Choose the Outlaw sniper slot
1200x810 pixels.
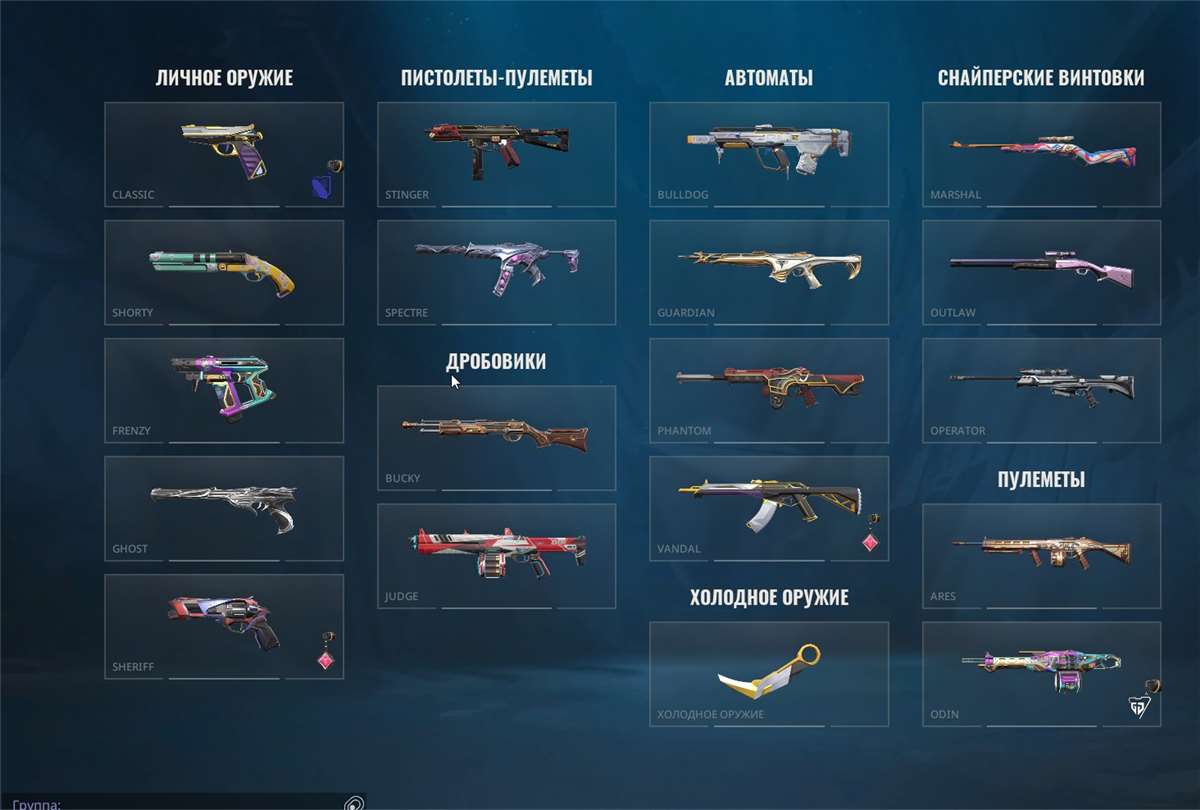tap(1041, 272)
